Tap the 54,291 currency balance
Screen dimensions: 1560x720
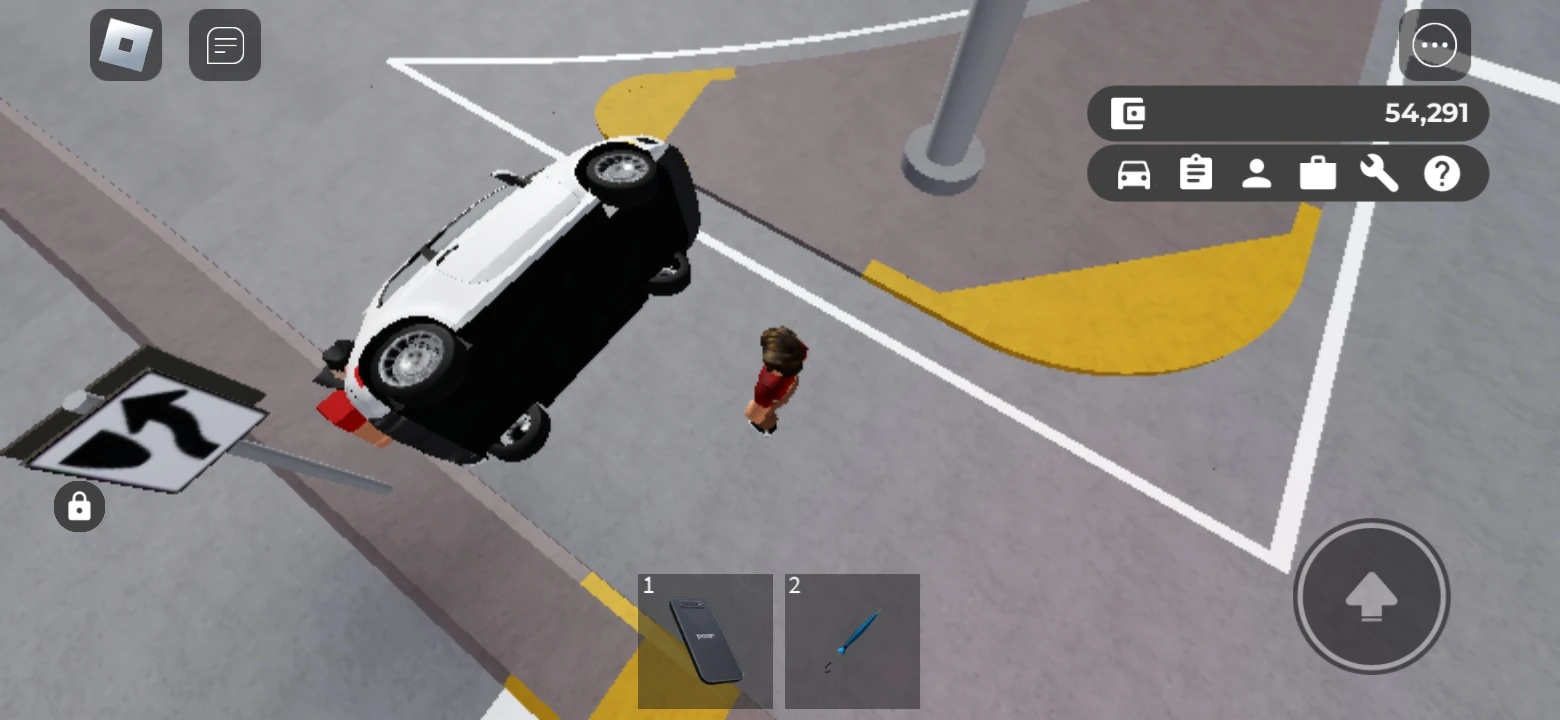click(1425, 113)
